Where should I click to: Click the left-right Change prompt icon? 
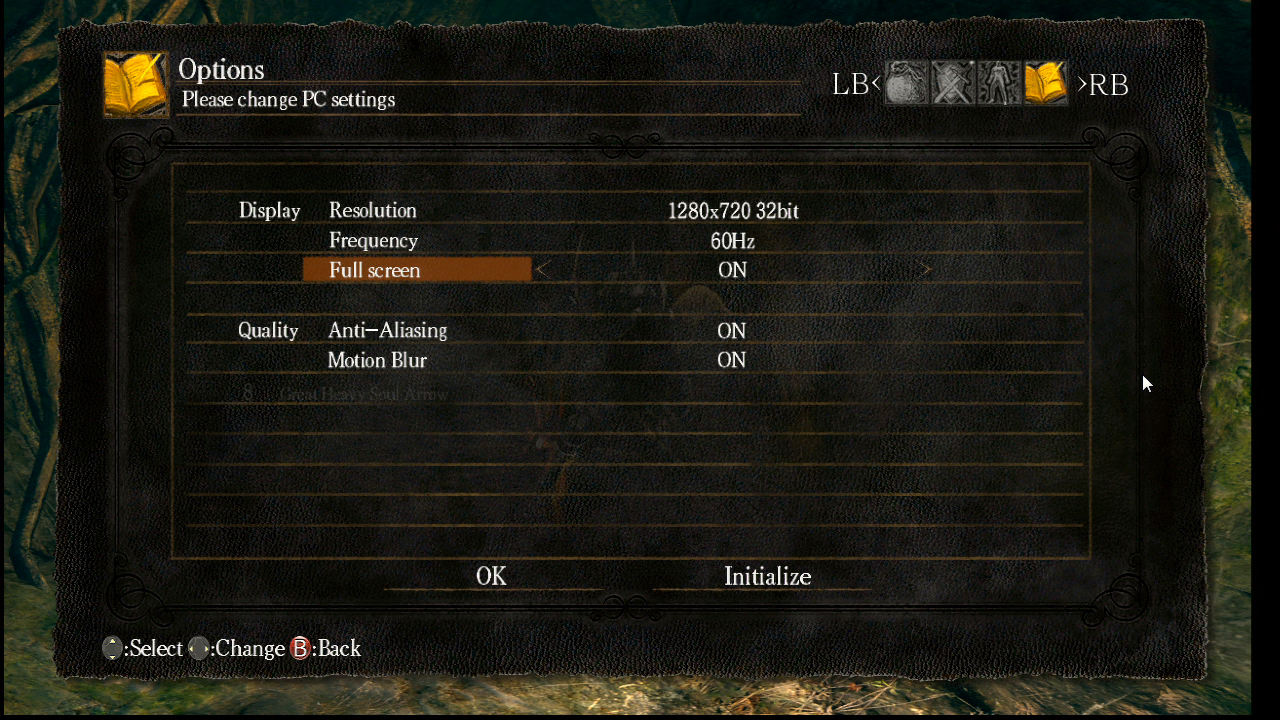click(198, 648)
